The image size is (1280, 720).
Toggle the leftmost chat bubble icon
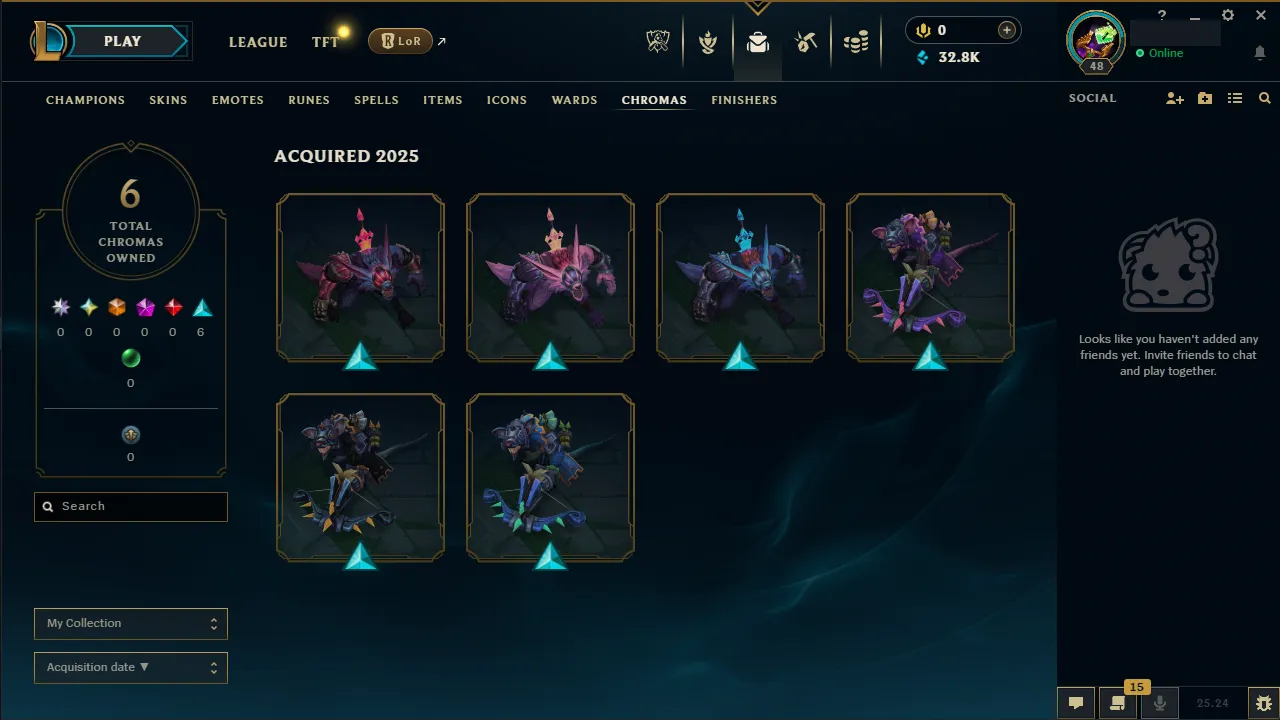coord(1075,701)
